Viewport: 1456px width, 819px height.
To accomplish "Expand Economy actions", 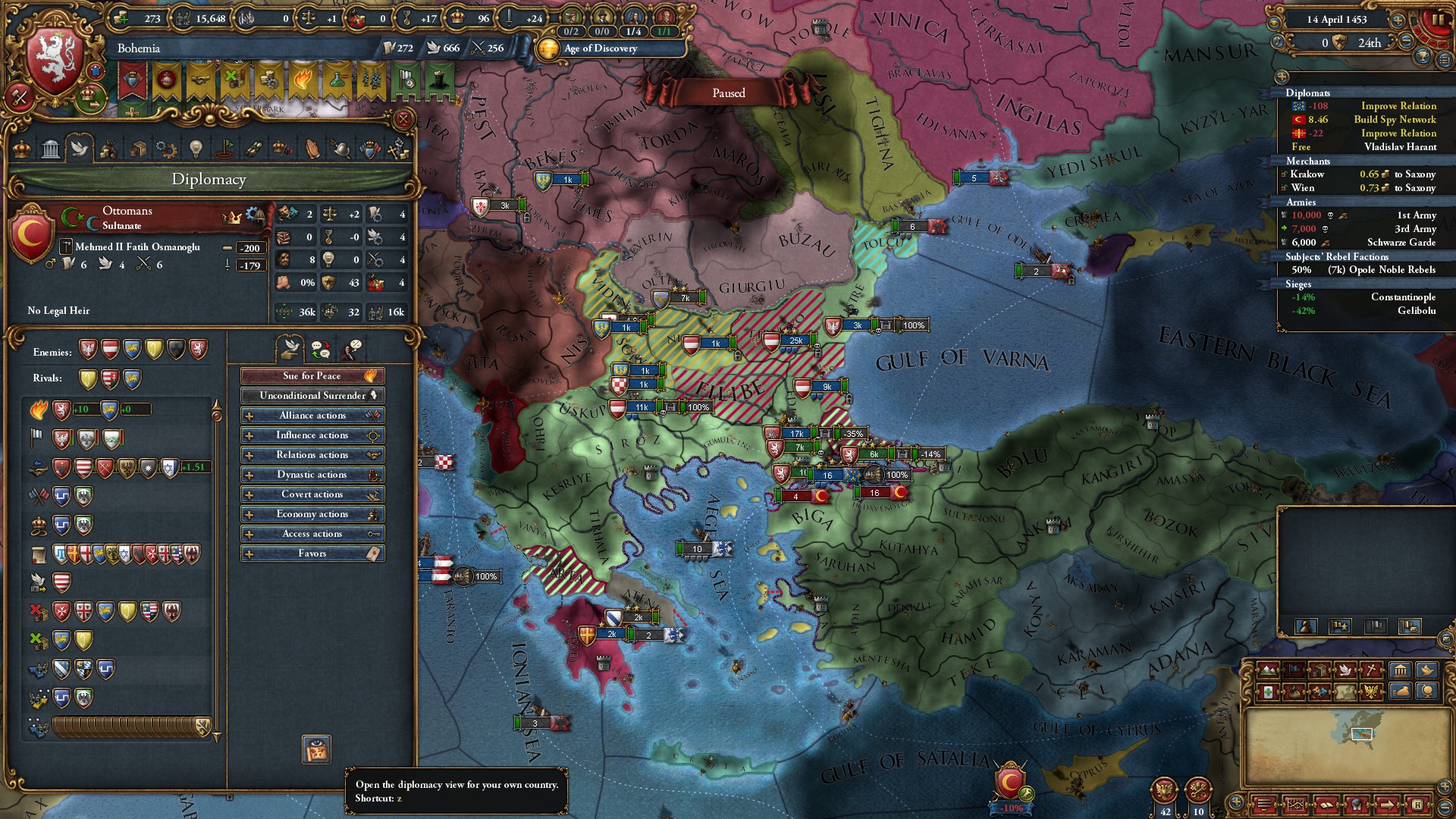I will 312,514.
